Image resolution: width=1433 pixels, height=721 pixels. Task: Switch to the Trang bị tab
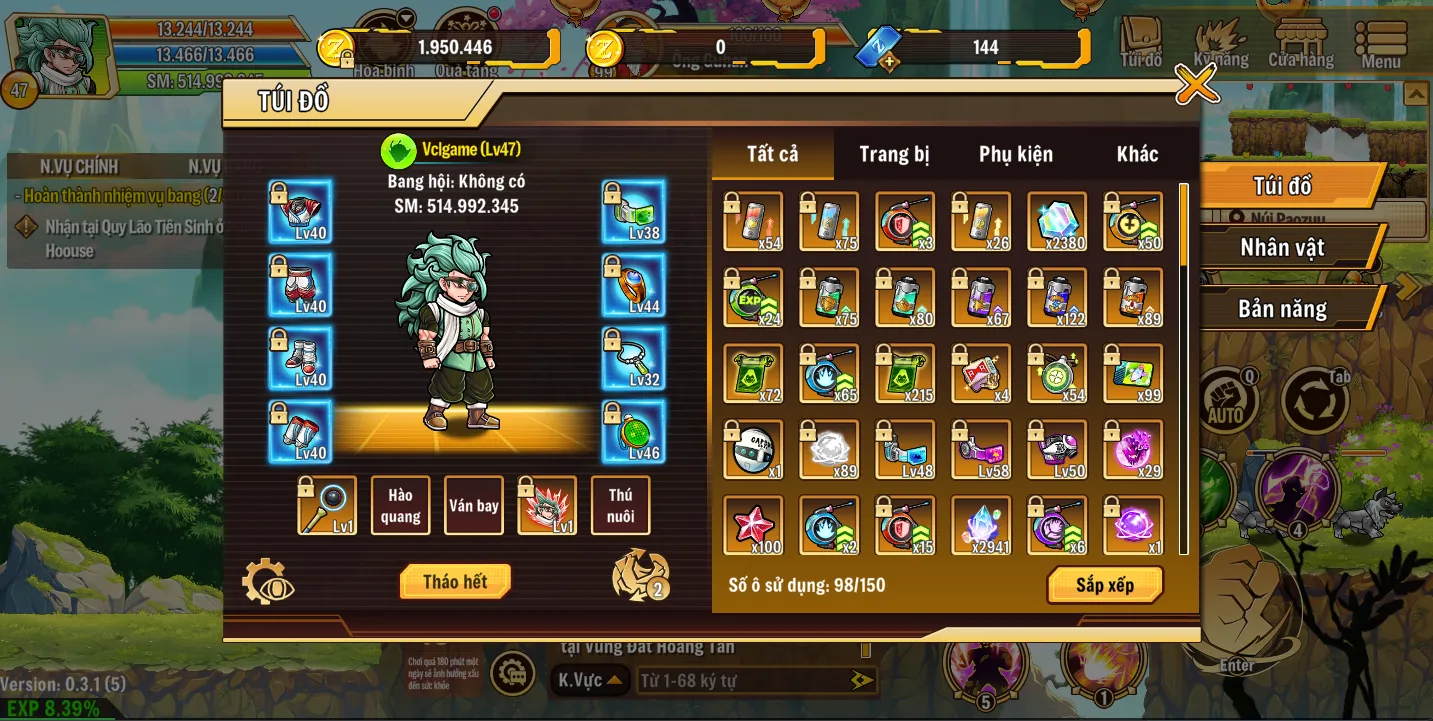click(x=893, y=154)
